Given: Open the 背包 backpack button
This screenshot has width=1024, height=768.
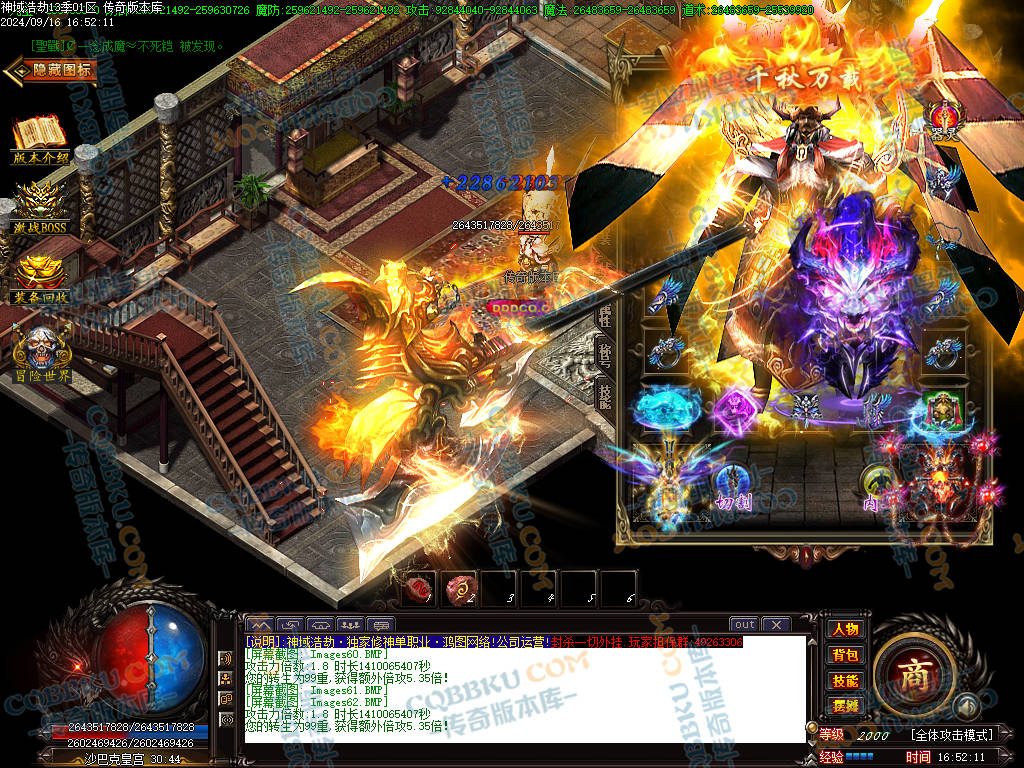Looking at the screenshot, I should tap(845, 655).
